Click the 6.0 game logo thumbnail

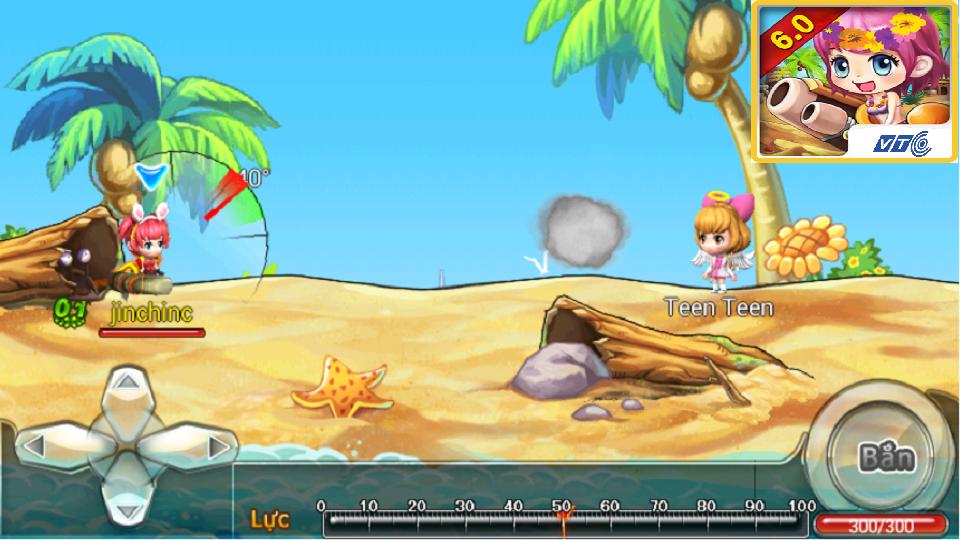coord(855,80)
